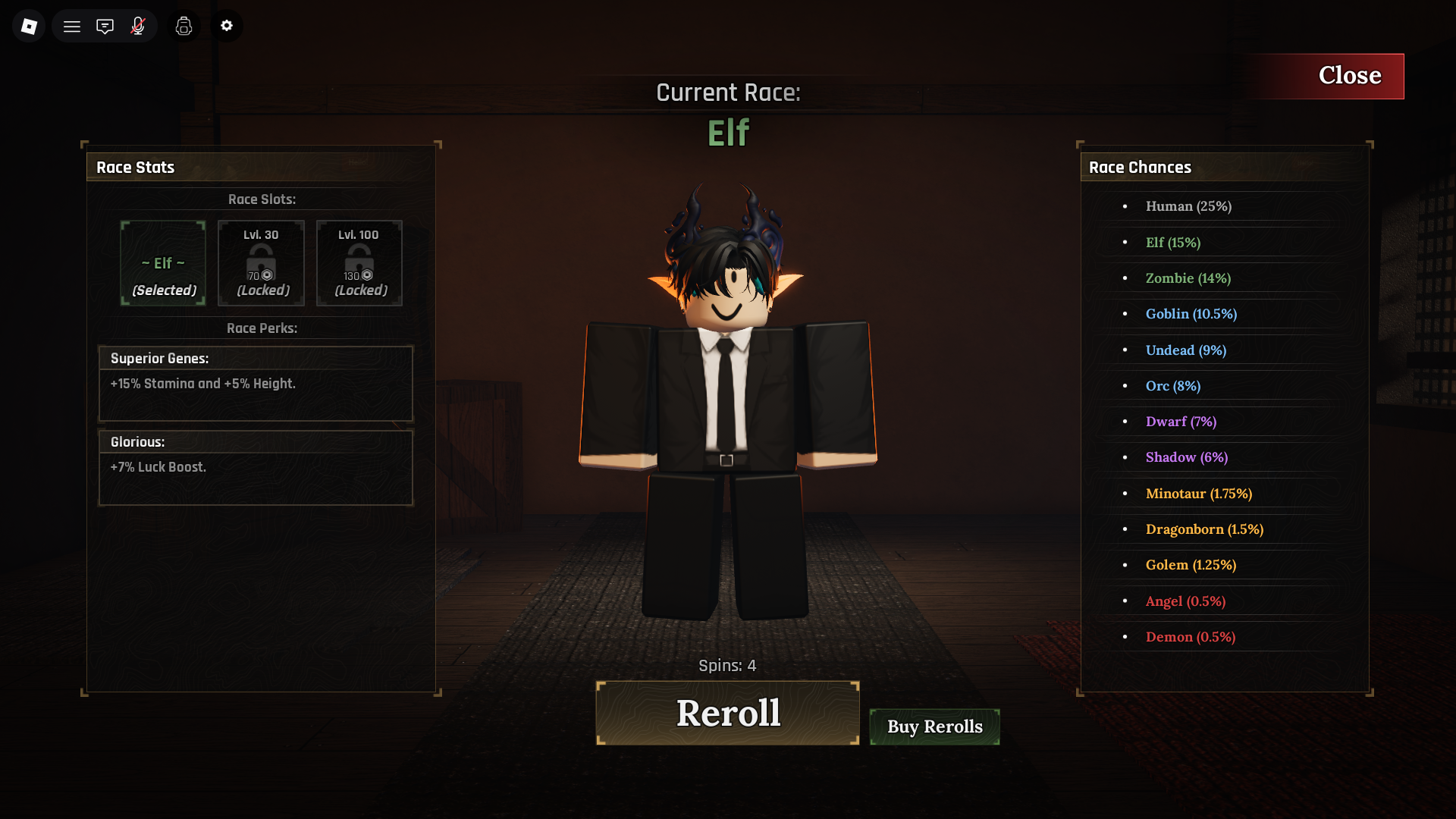Screen dimensions: 1456x819
Task: Open the hamburger menu at top left
Action: point(72,25)
